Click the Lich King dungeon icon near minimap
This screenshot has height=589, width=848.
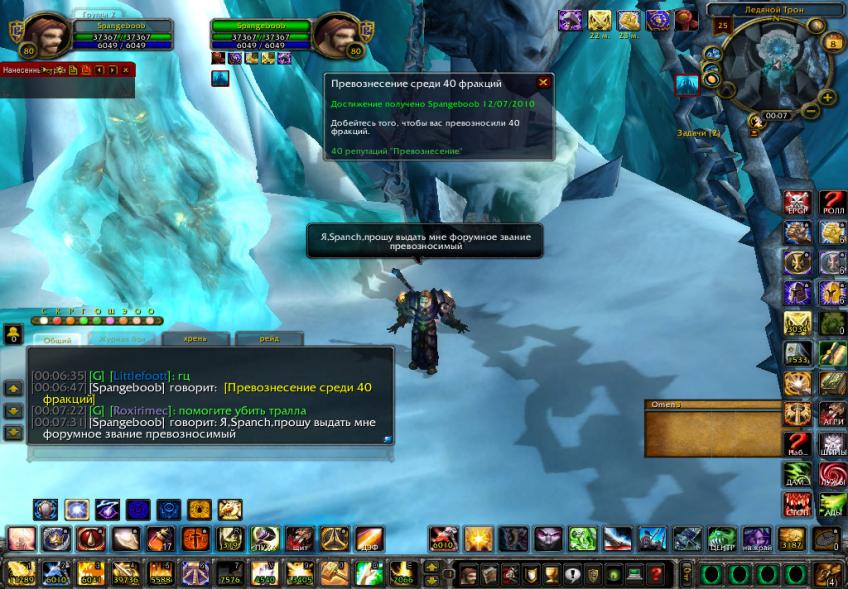coord(686,86)
